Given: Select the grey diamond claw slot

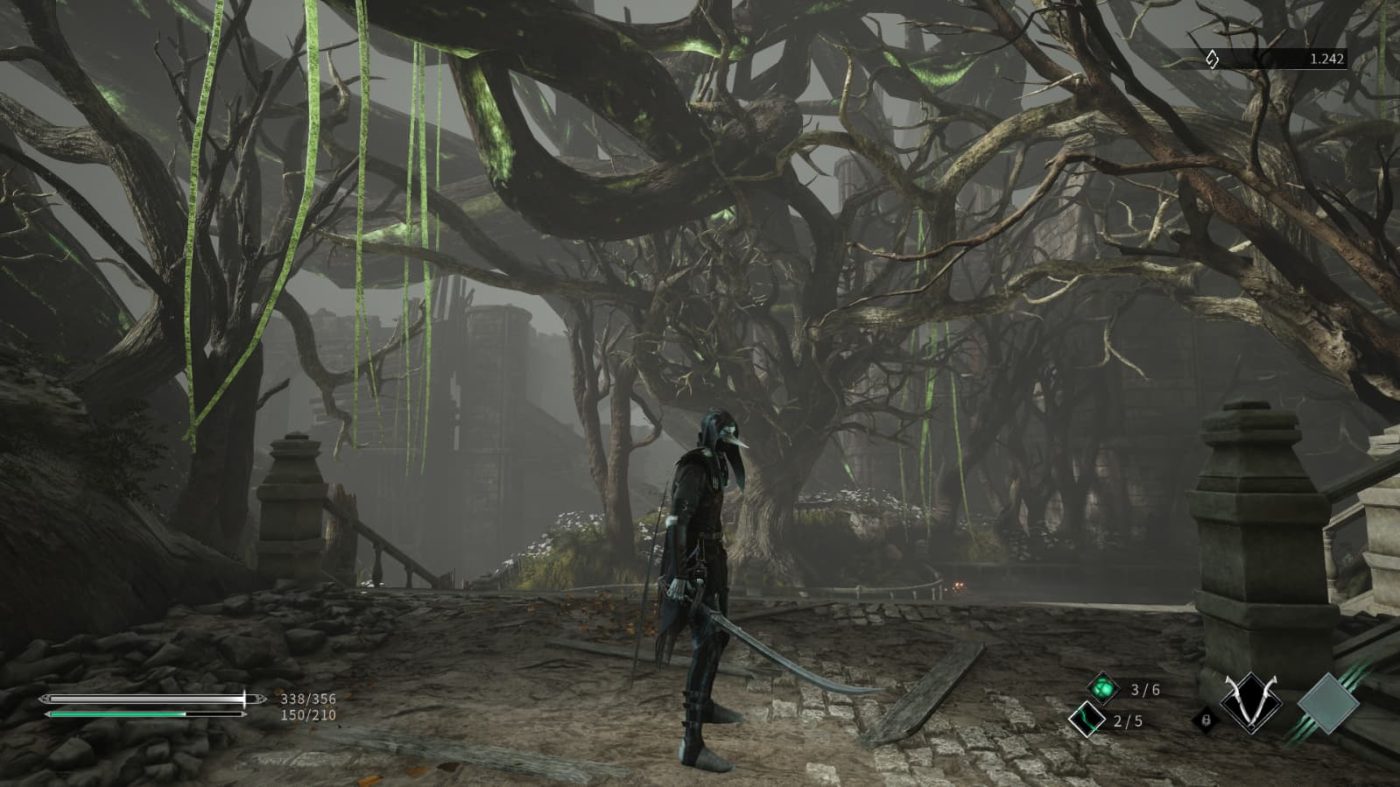Looking at the screenshot, I should 1328,704.
